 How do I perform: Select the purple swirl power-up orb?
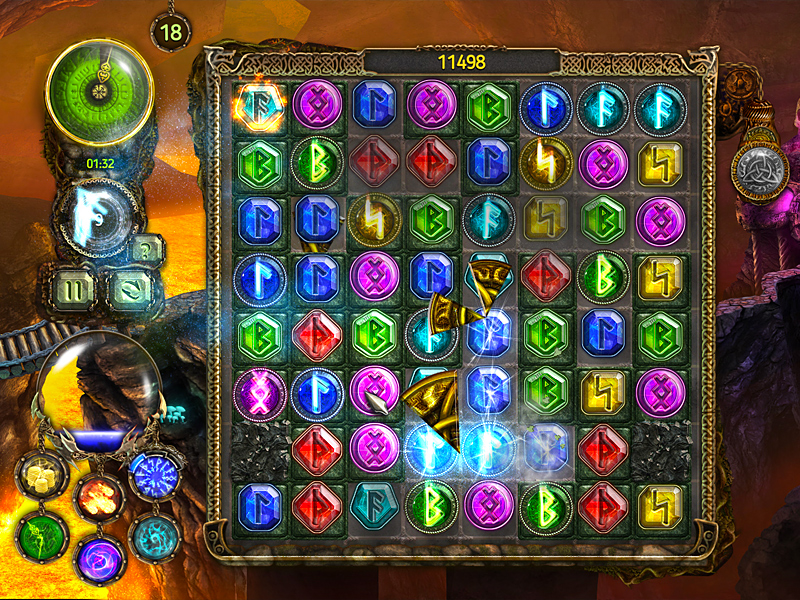click(98, 558)
